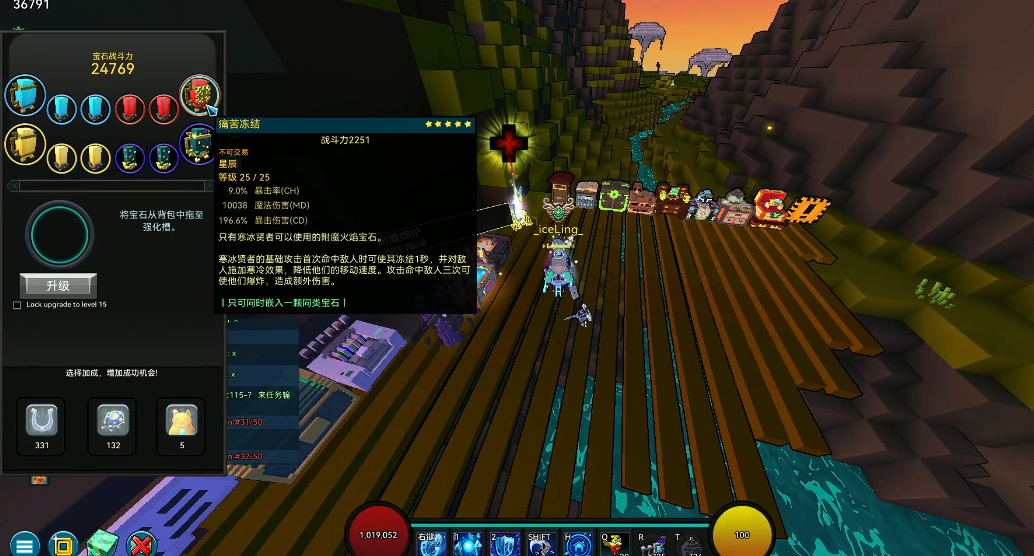Screen dimensions: 1034x556
Task: Select the large blue empowered gem socket
Action: pos(24,96)
